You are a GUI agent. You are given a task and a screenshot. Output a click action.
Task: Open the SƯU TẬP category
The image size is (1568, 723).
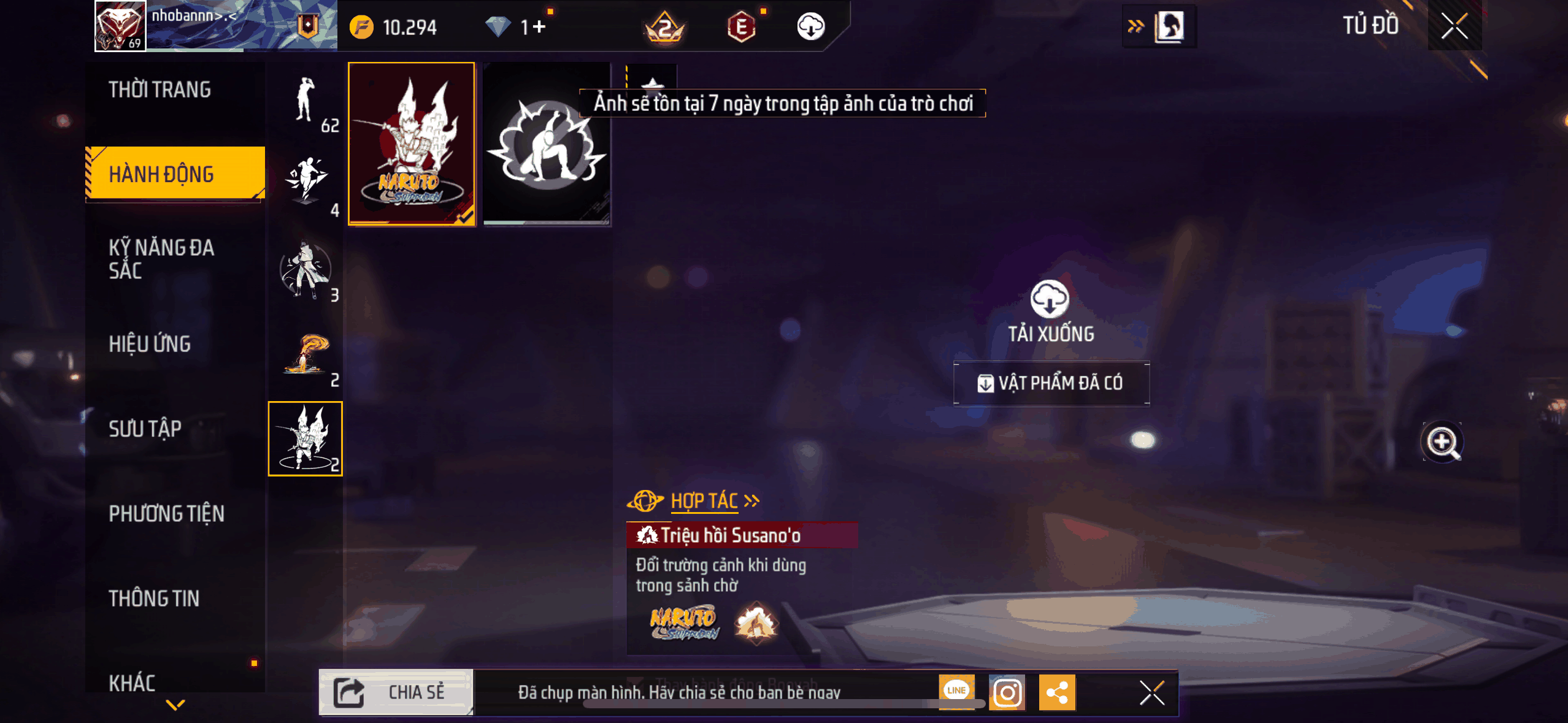click(145, 429)
